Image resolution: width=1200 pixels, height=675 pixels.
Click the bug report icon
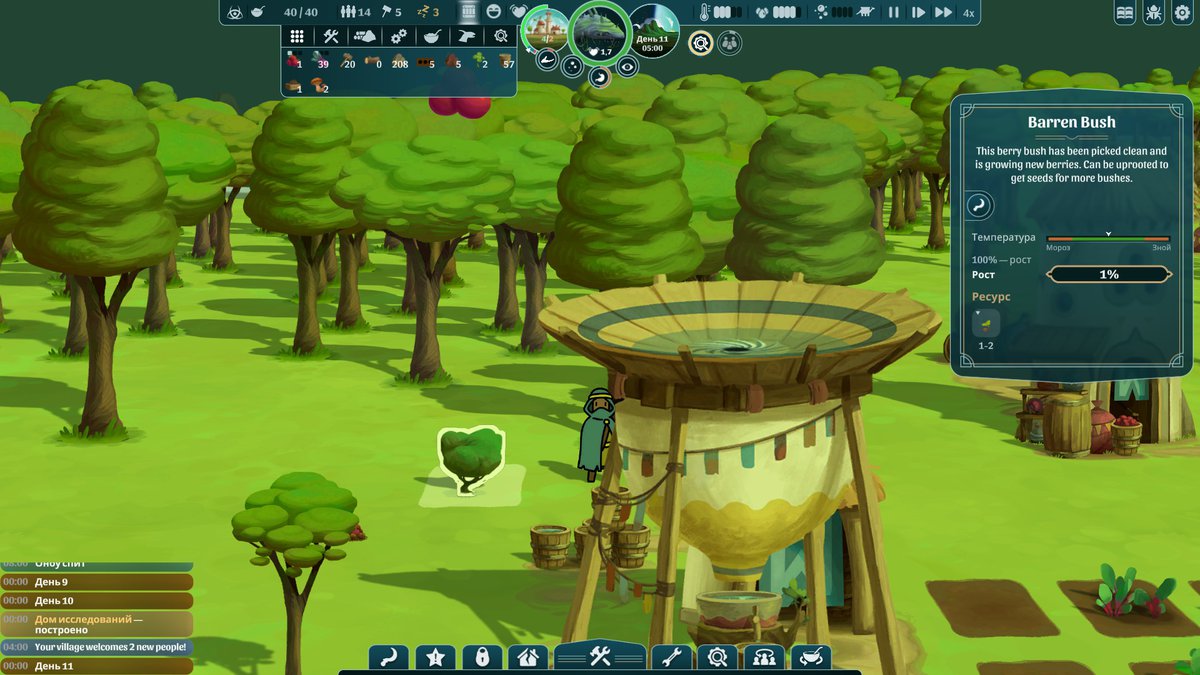click(1153, 13)
